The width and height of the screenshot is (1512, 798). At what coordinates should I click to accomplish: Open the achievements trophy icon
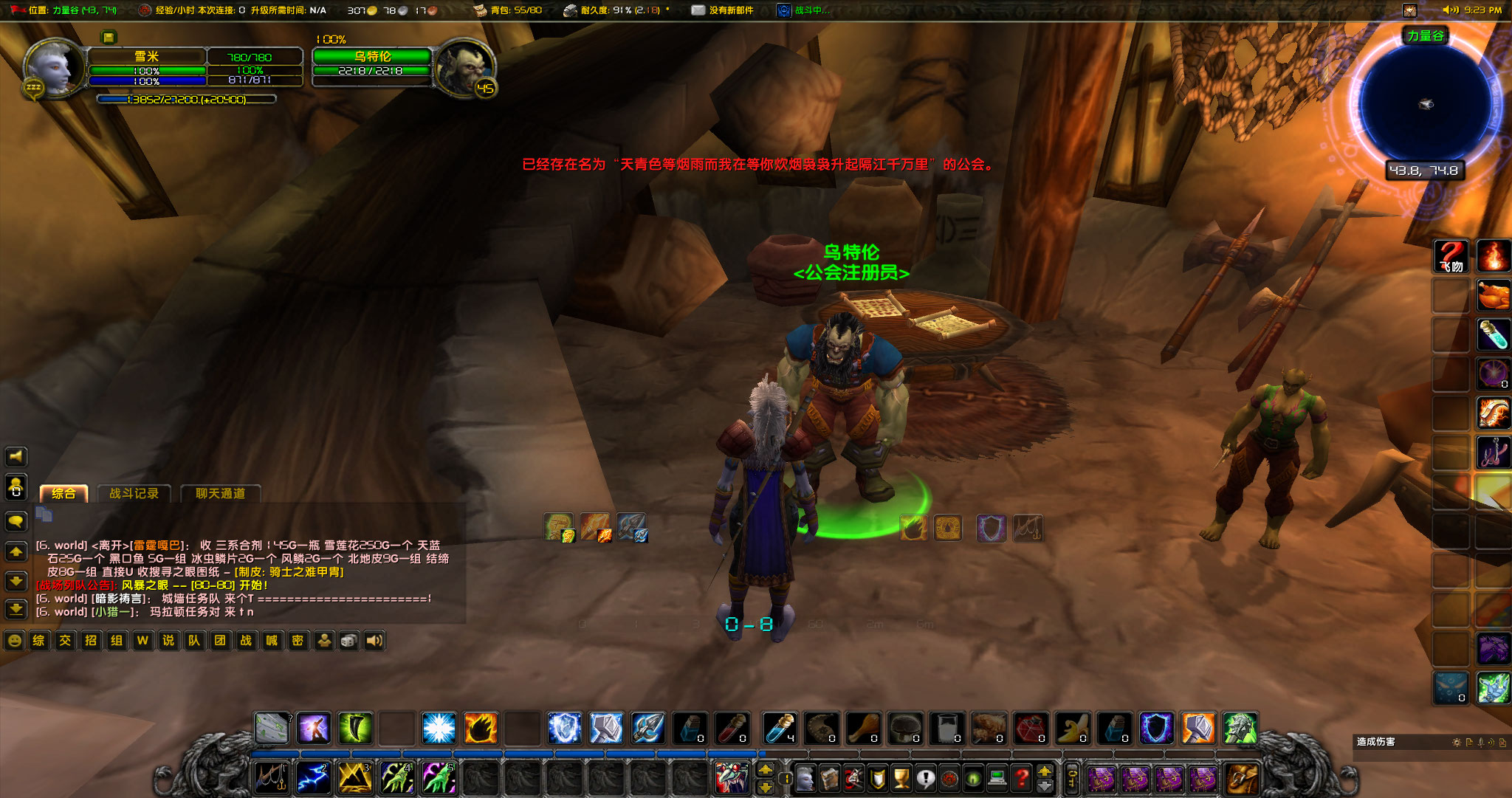click(901, 779)
